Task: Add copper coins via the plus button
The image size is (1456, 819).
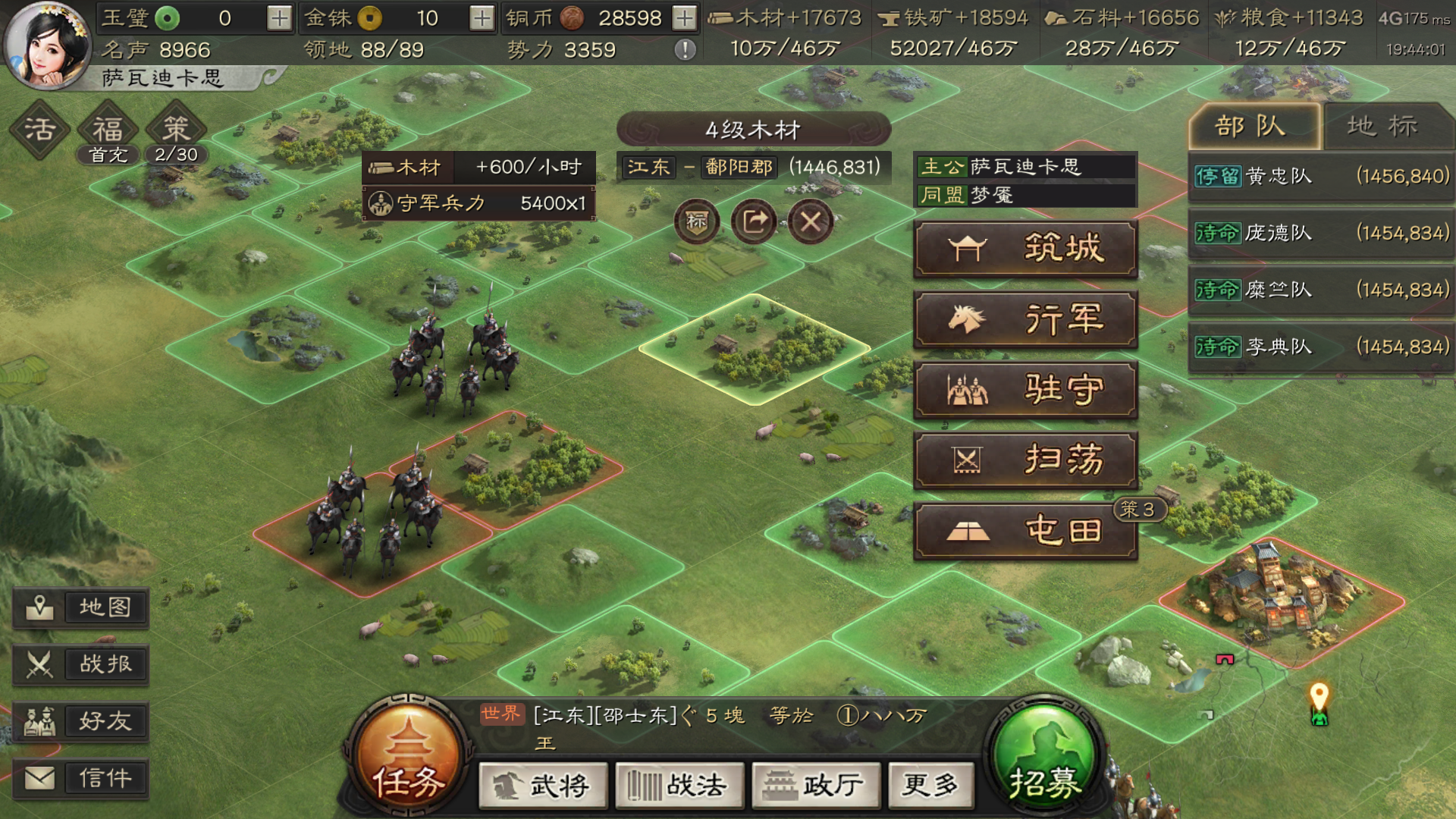Action: [683, 17]
